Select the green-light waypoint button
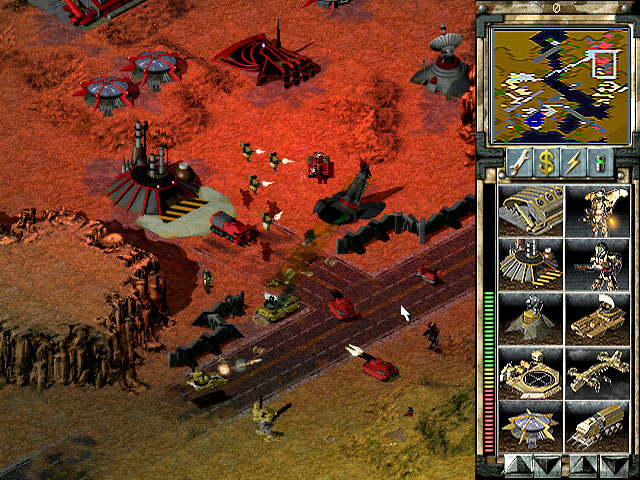The image size is (640, 480). (600, 163)
